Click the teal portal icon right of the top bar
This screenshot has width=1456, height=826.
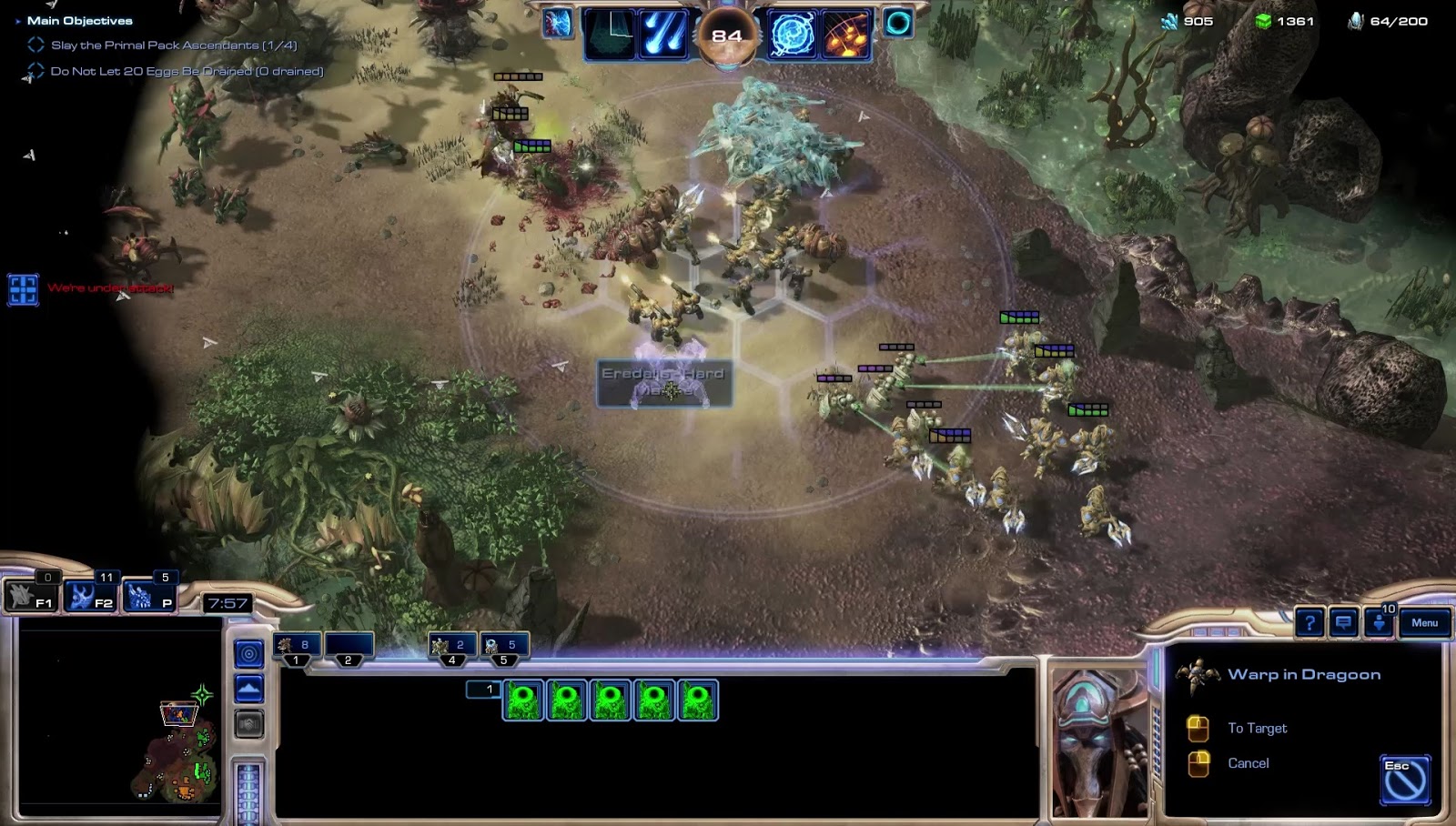[897, 25]
